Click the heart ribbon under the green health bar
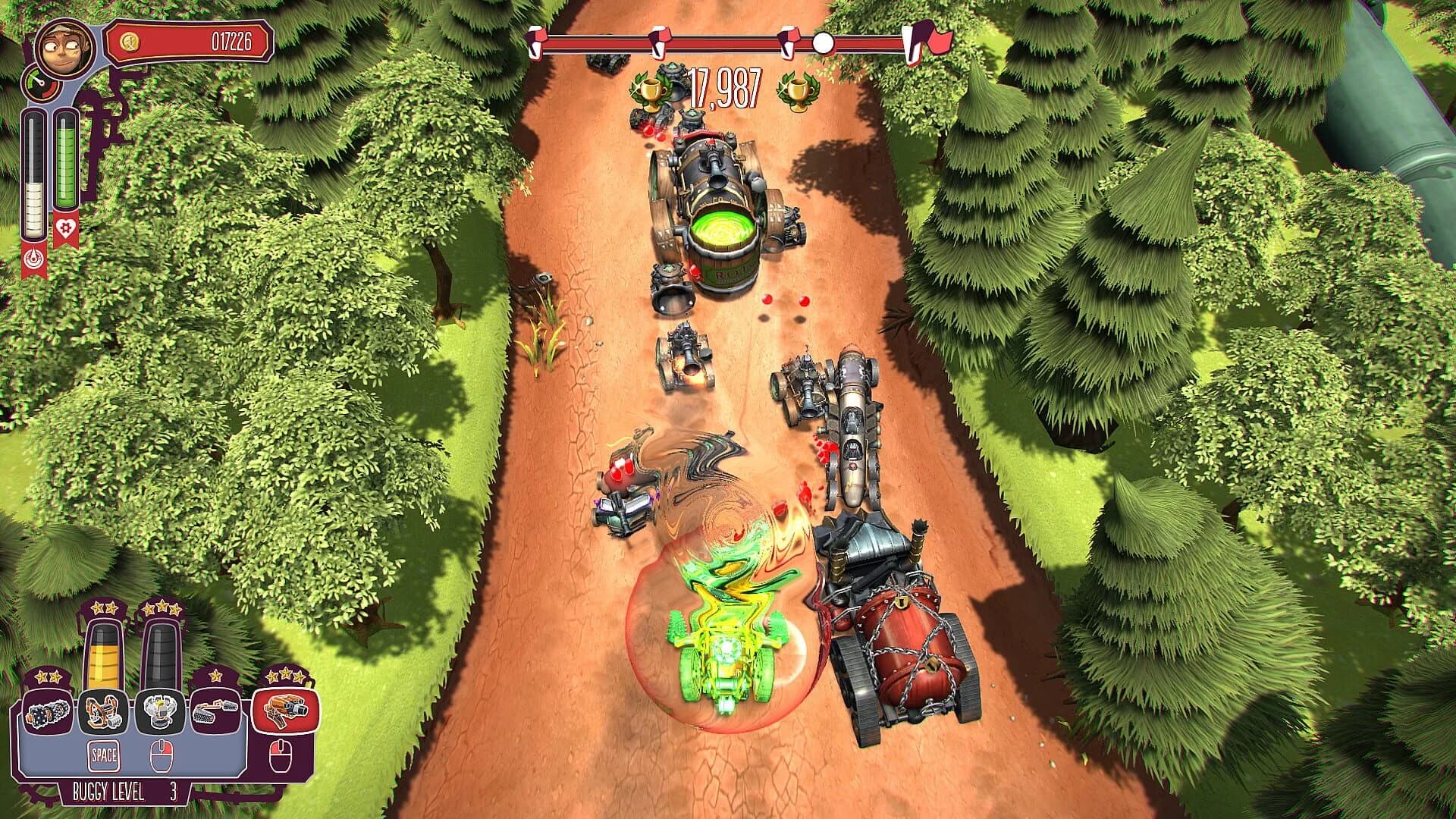 pyautogui.click(x=66, y=226)
